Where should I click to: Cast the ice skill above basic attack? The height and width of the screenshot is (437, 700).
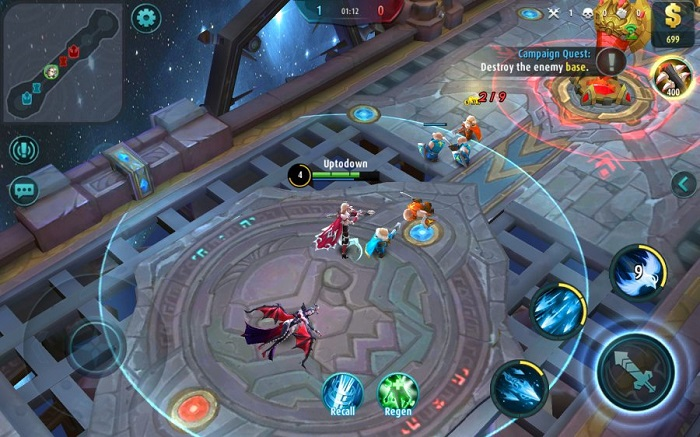point(557,311)
